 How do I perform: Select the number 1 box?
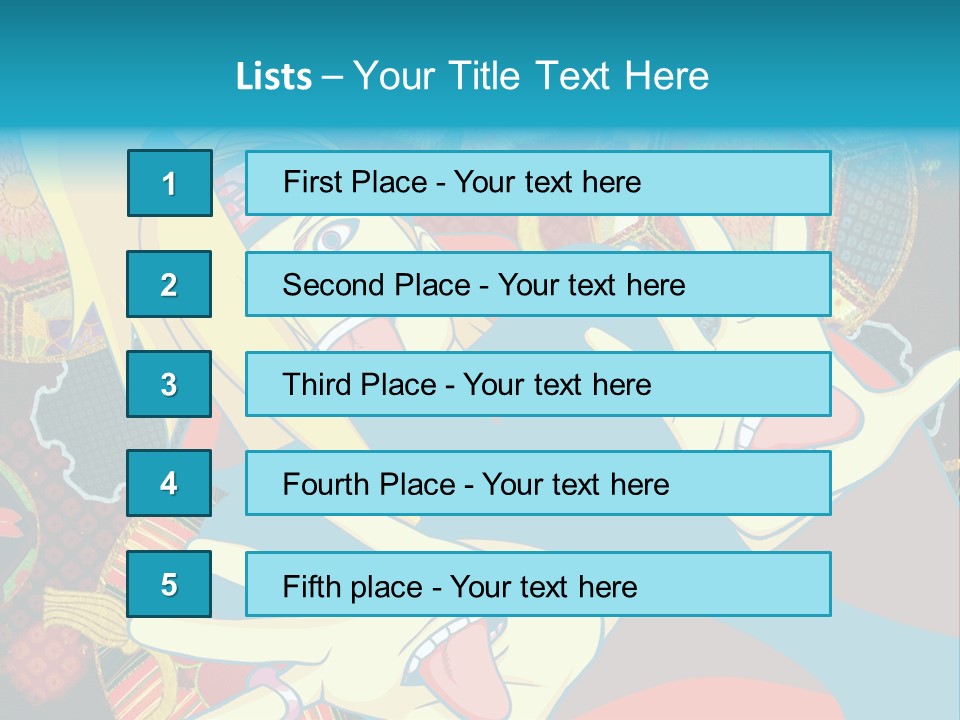[x=169, y=183]
